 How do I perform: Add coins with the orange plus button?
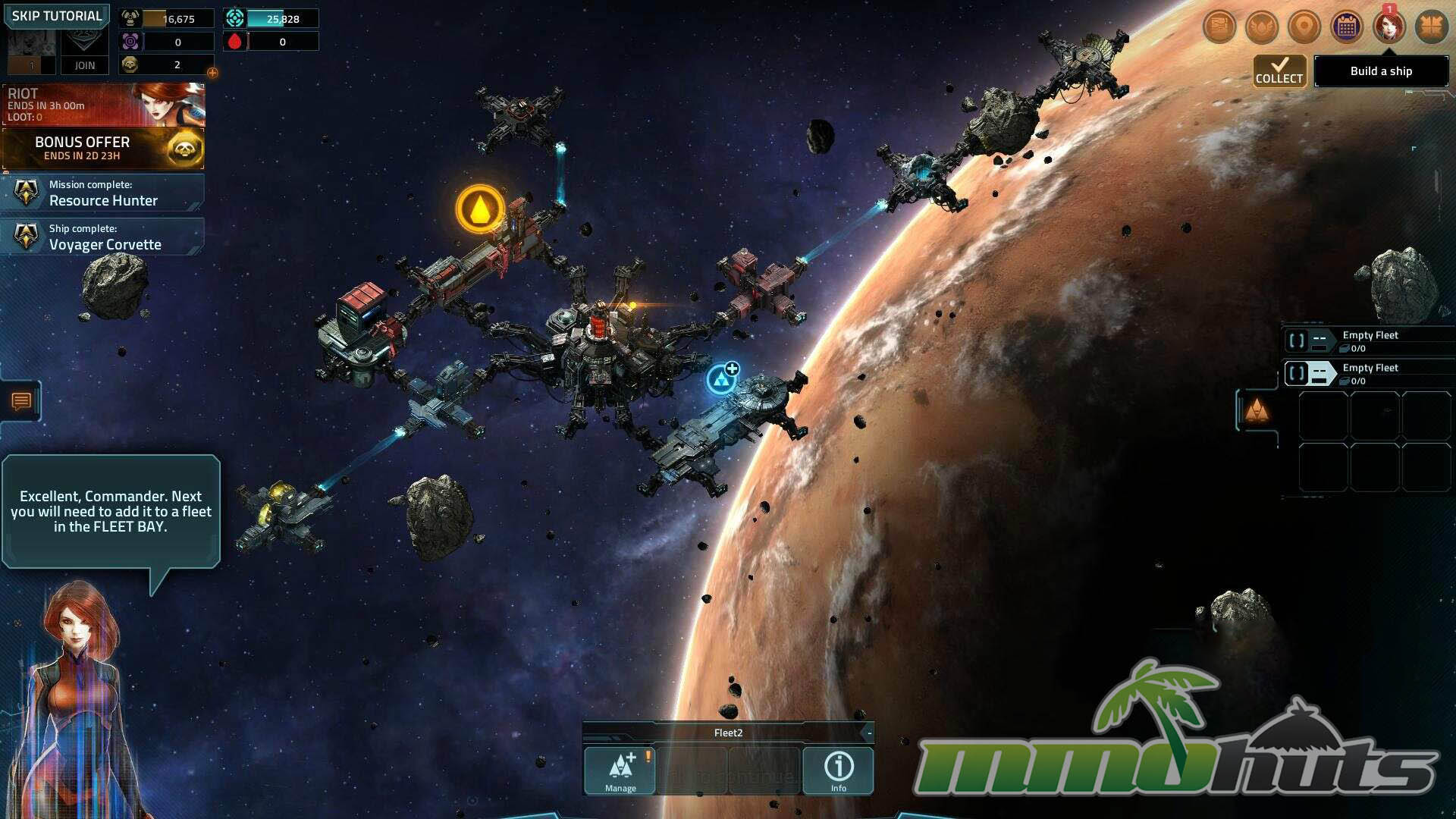pos(212,73)
